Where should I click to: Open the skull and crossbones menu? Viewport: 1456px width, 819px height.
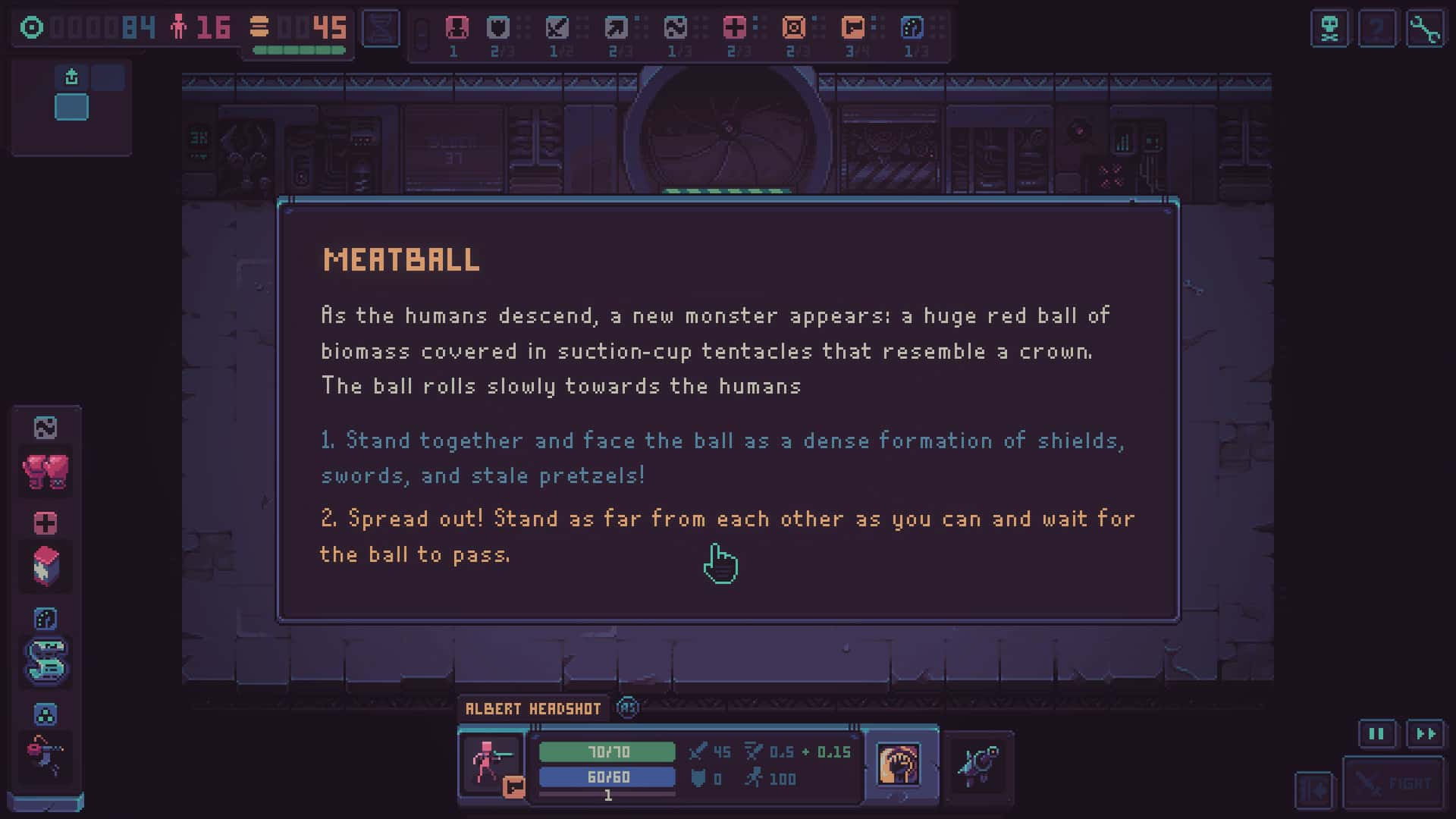(x=1329, y=30)
